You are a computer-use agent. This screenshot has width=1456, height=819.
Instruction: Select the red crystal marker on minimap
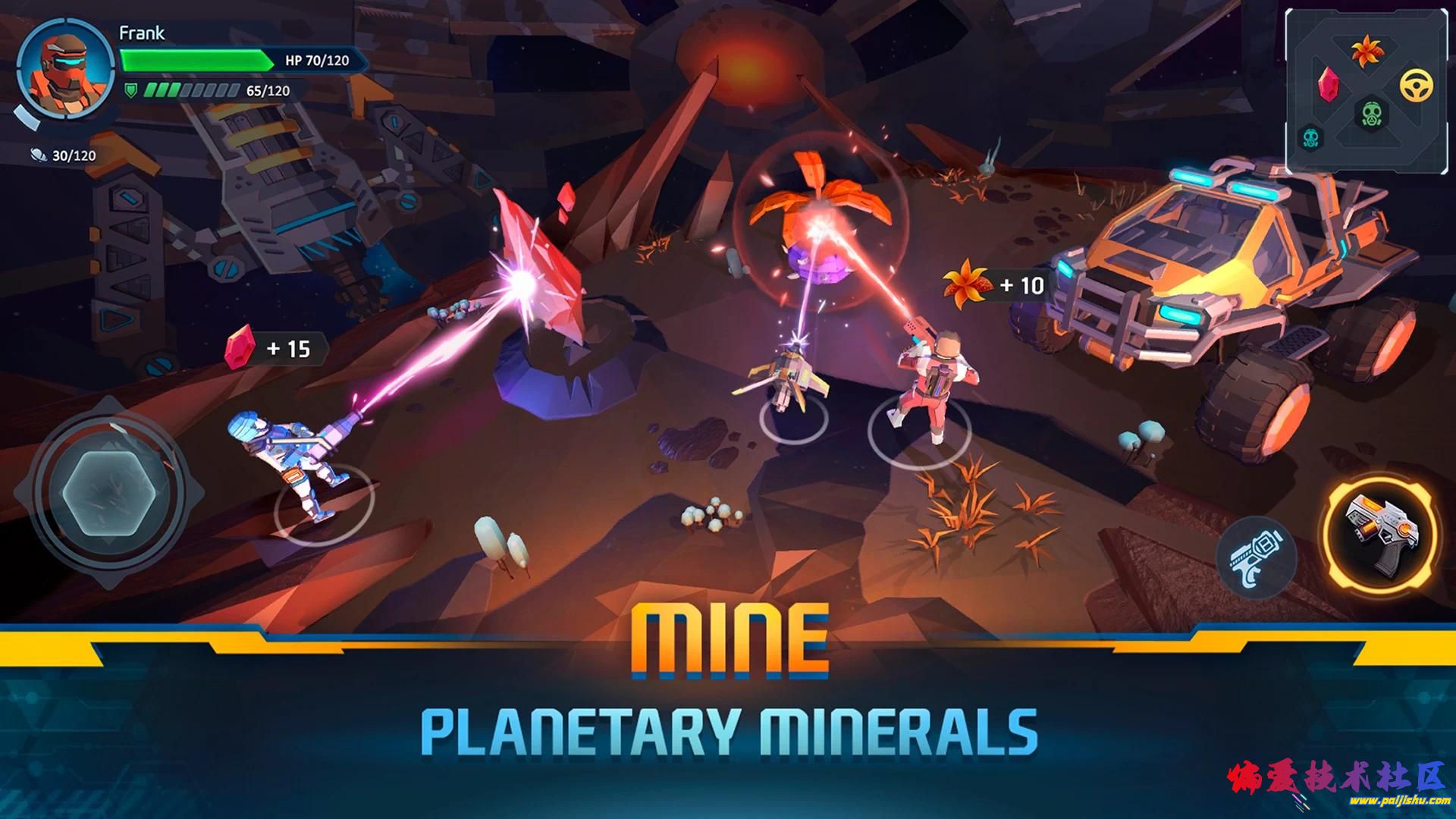point(1328,83)
